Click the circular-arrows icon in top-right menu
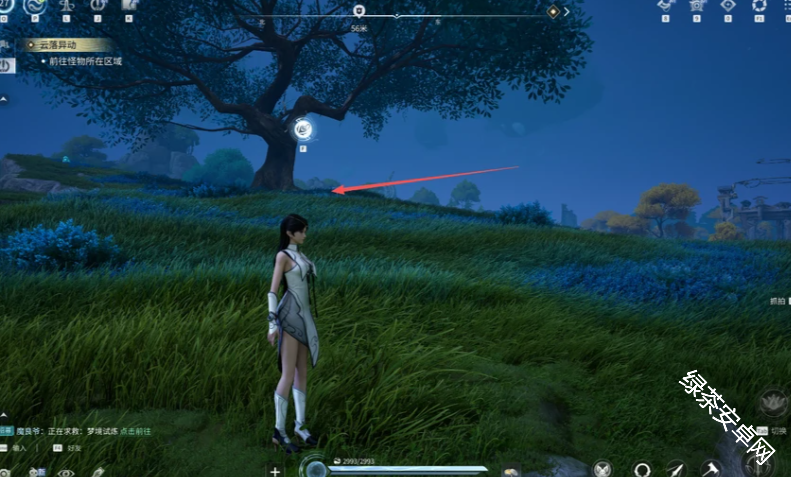The width and height of the screenshot is (791, 477). tap(757, 5)
